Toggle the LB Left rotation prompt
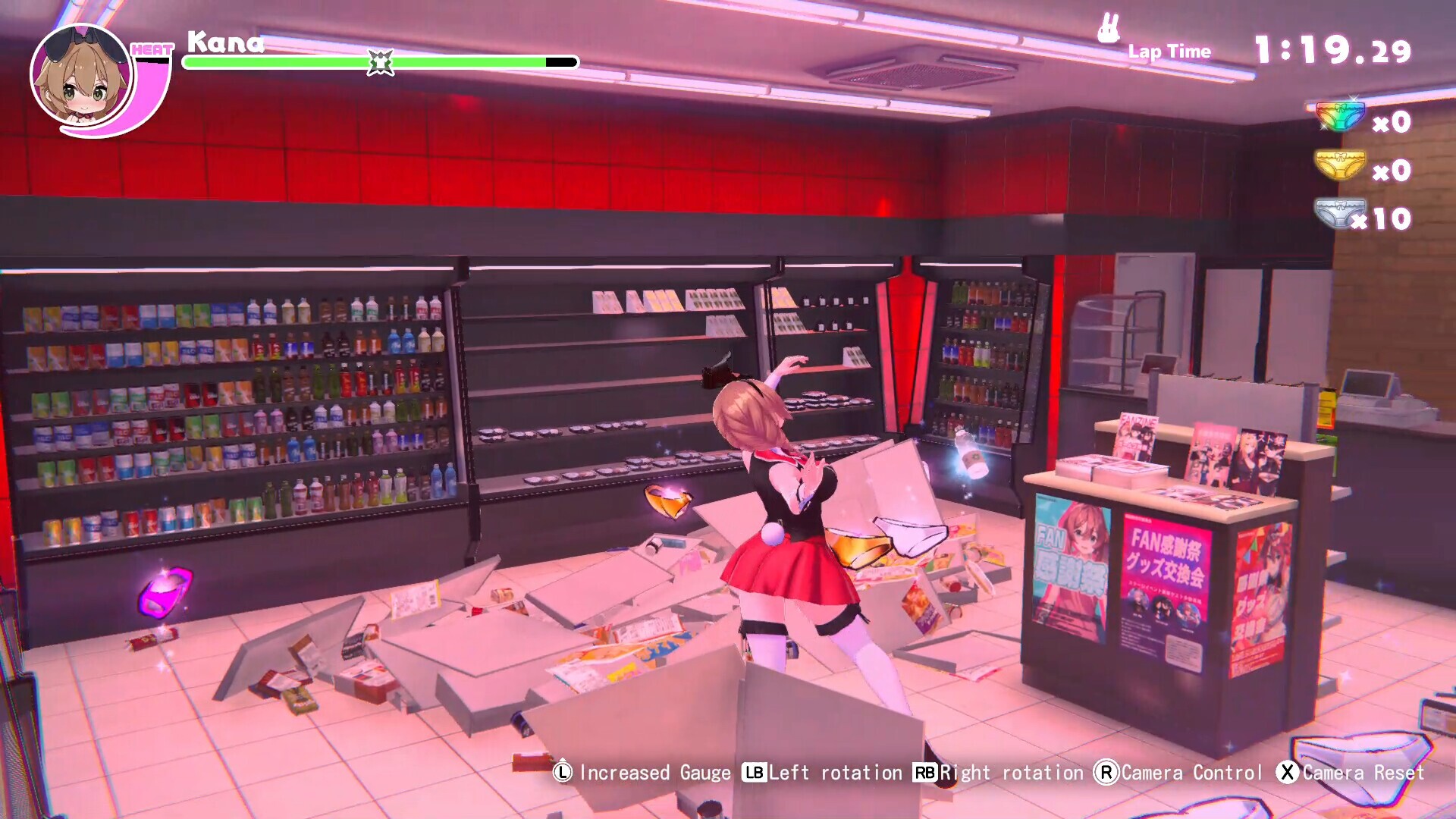This screenshot has width=1456, height=819. pos(753,773)
